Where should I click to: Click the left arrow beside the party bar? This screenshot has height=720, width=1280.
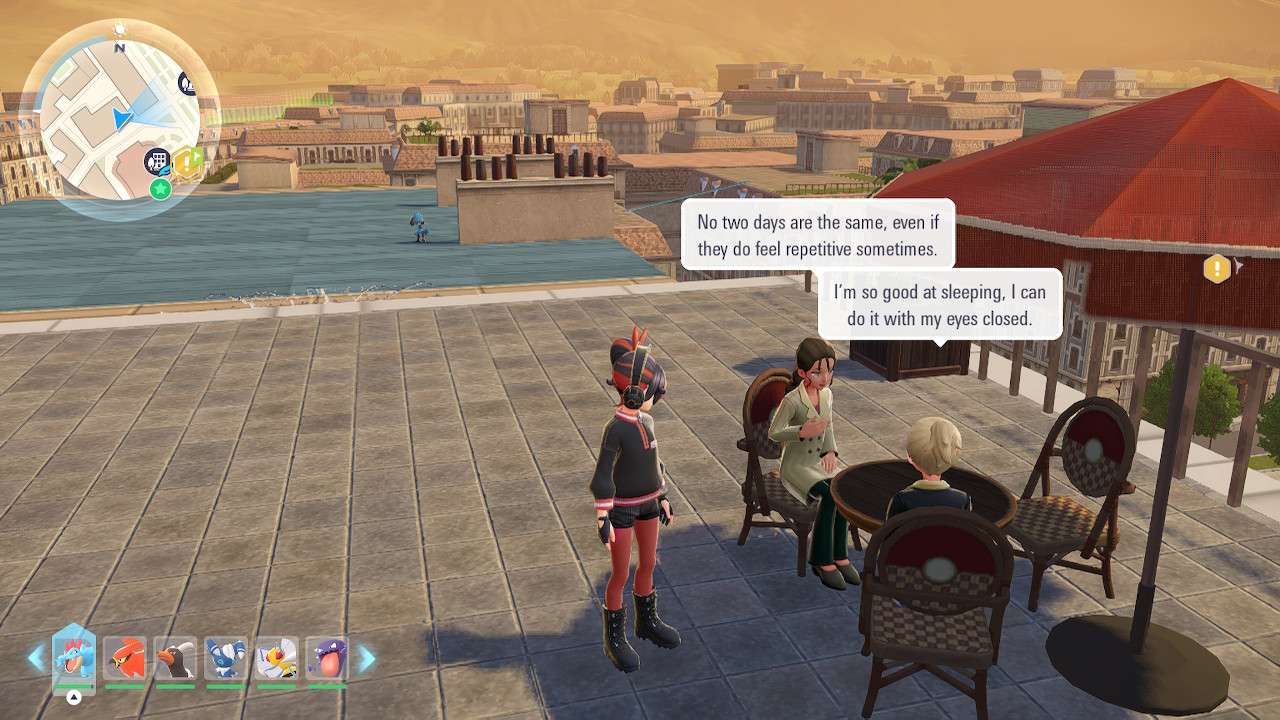point(36,658)
